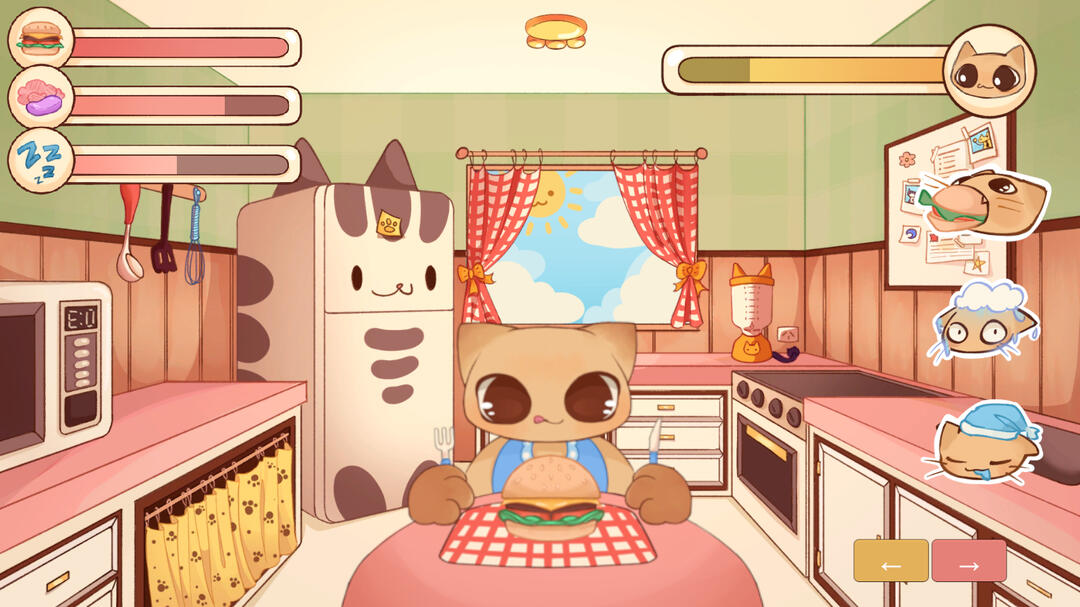This screenshot has height=607, width=1080.
Task: Click the Zzz sleep icon
Action: [41, 160]
